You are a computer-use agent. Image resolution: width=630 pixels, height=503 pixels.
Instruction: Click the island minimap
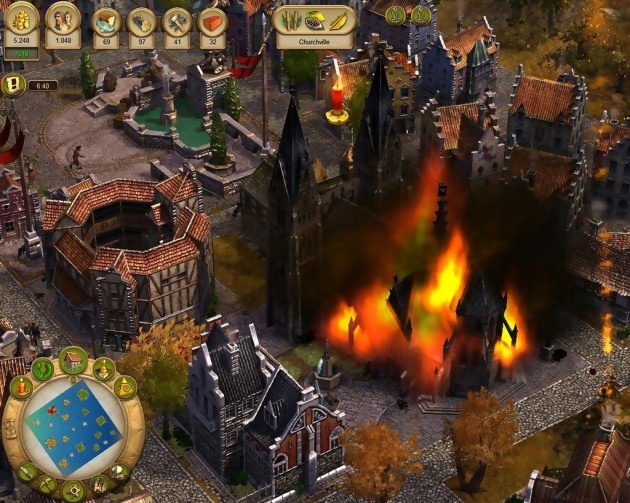[73, 426]
